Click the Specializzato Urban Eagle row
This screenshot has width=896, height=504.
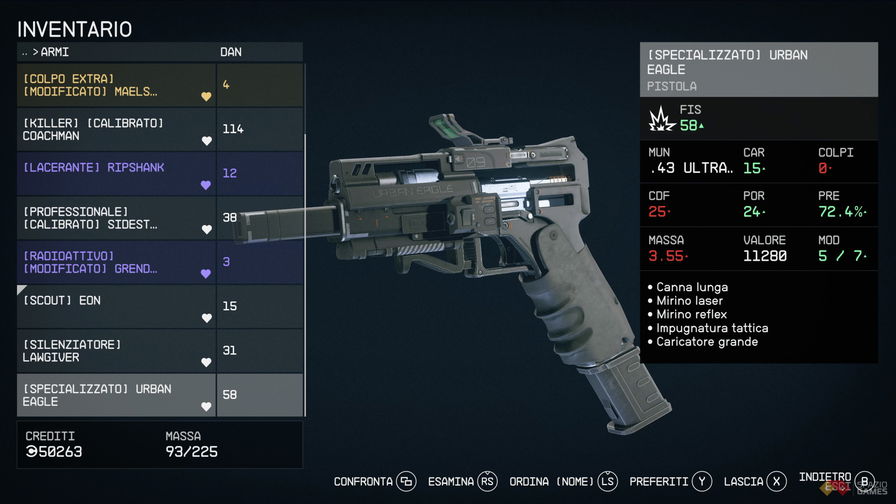[115, 395]
